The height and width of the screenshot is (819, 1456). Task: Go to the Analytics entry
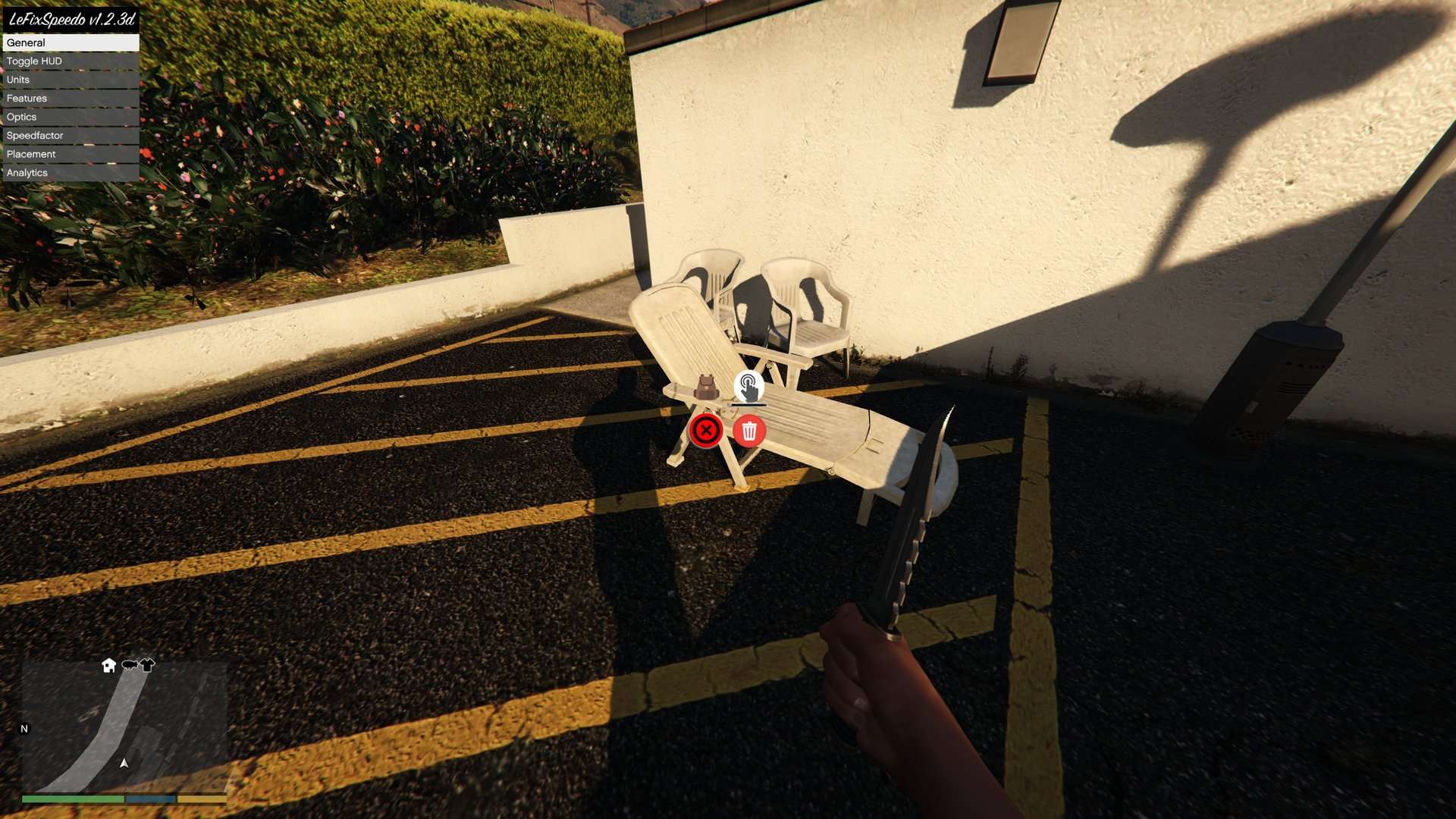(x=70, y=173)
